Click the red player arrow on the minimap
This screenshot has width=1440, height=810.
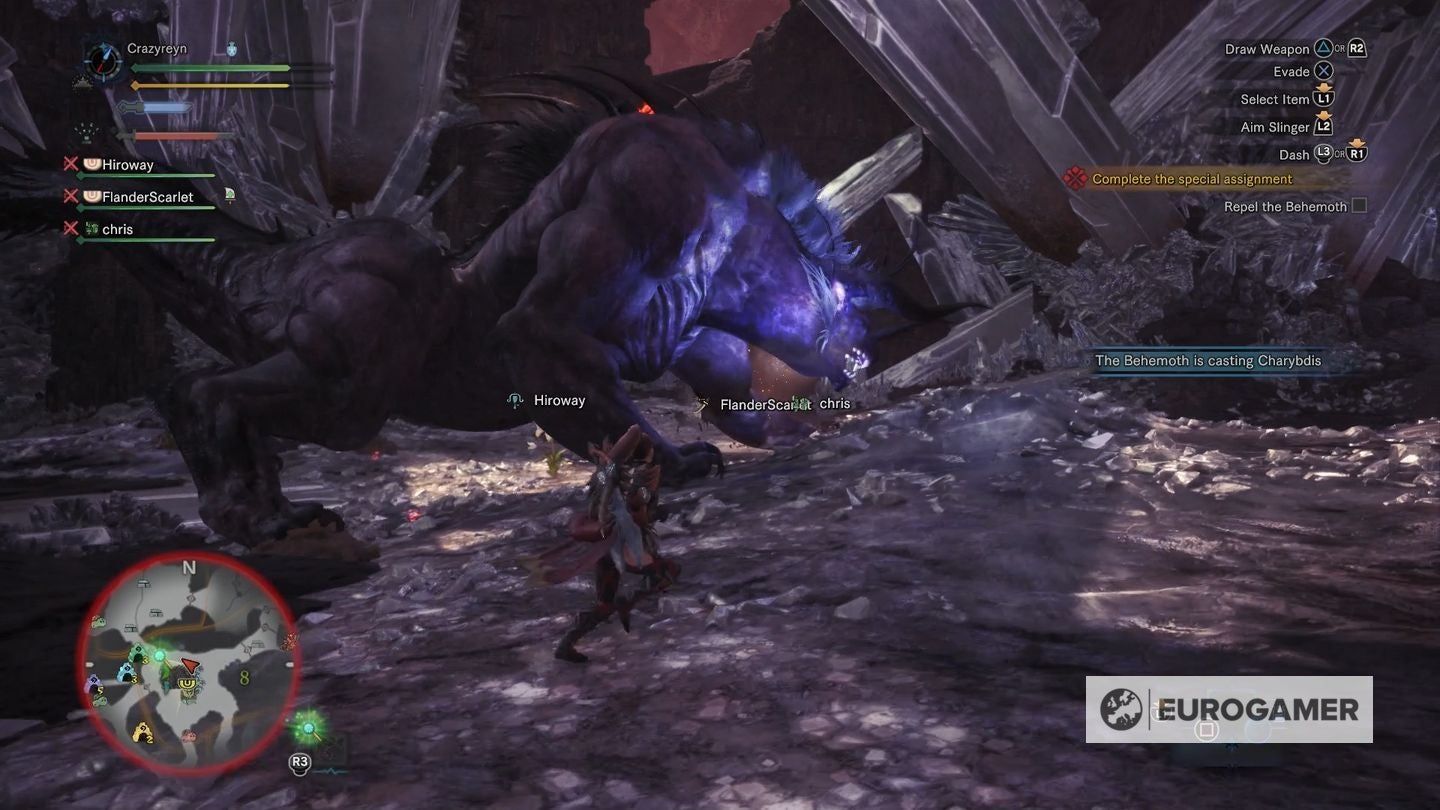190,665
